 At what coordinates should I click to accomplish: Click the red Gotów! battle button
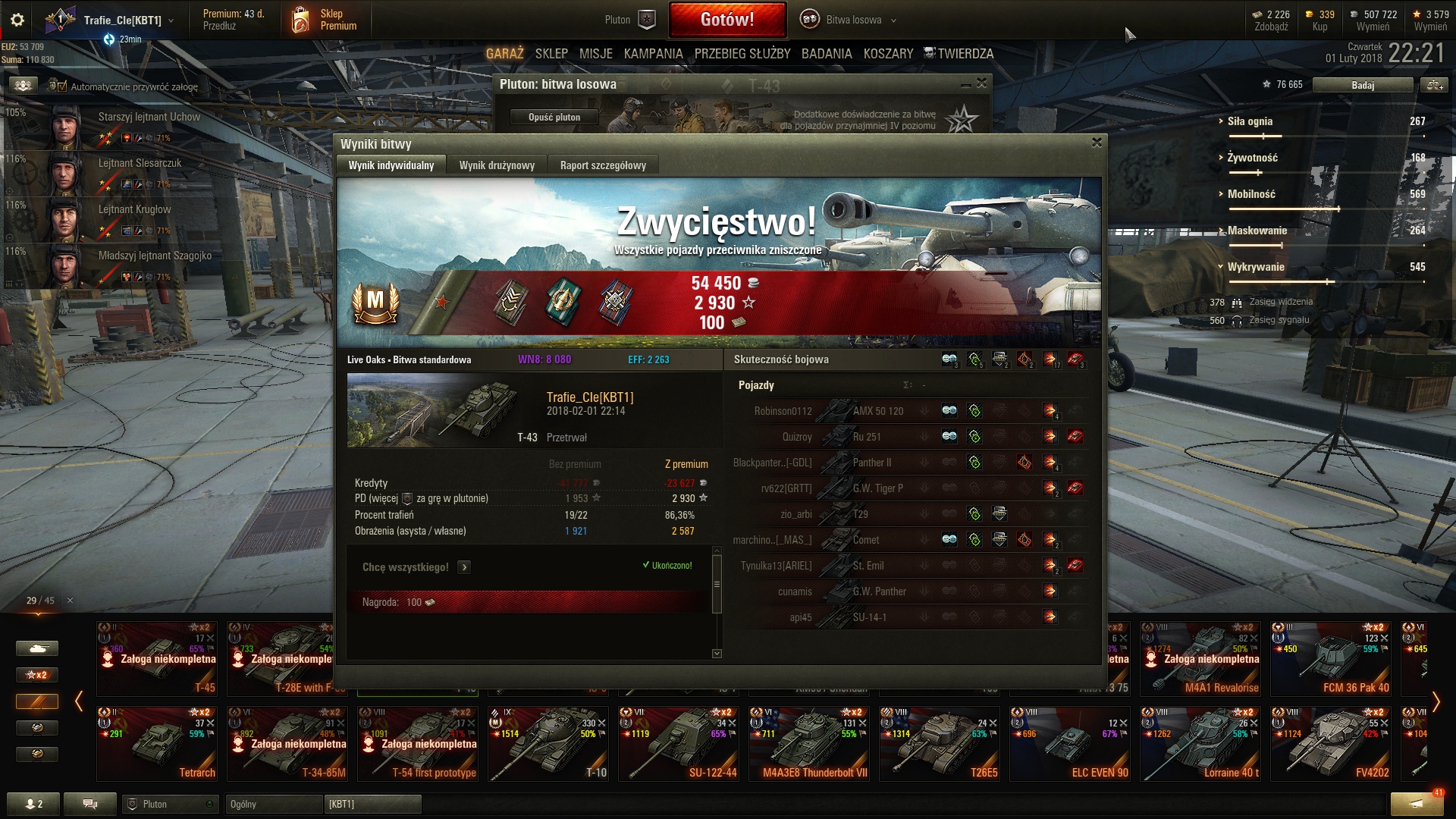(x=727, y=20)
